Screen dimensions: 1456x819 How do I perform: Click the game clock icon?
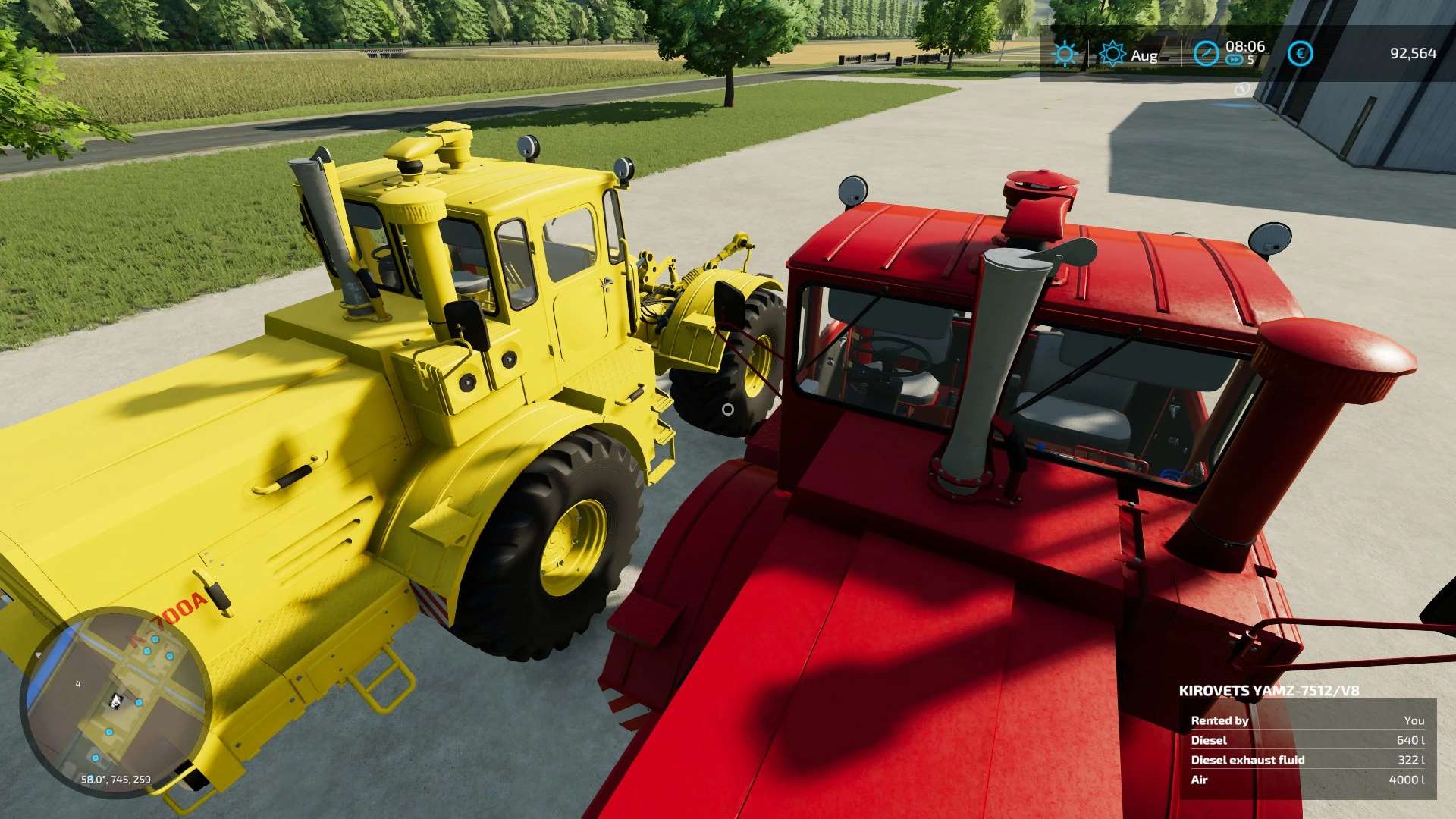click(x=1206, y=54)
